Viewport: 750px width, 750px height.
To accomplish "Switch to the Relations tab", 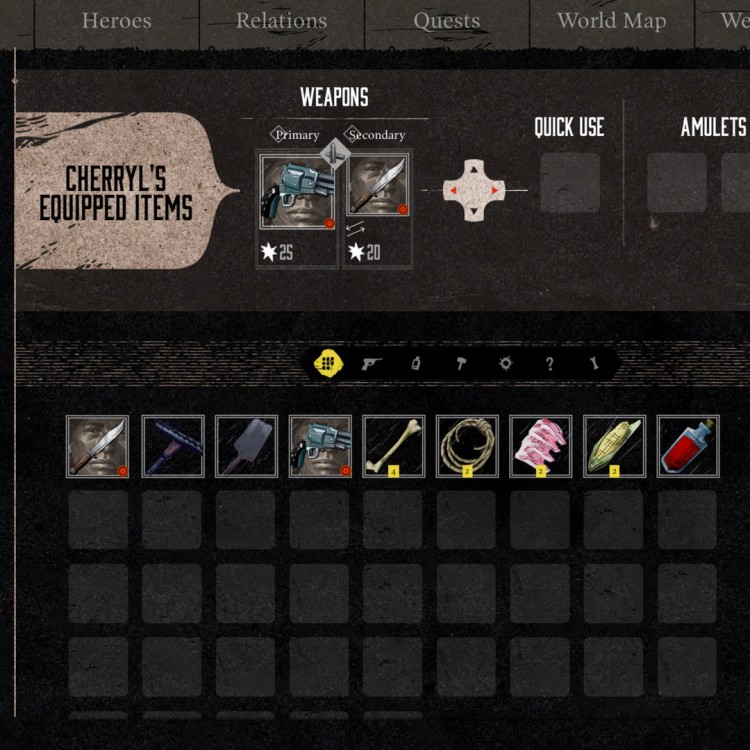I will pyautogui.click(x=281, y=21).
